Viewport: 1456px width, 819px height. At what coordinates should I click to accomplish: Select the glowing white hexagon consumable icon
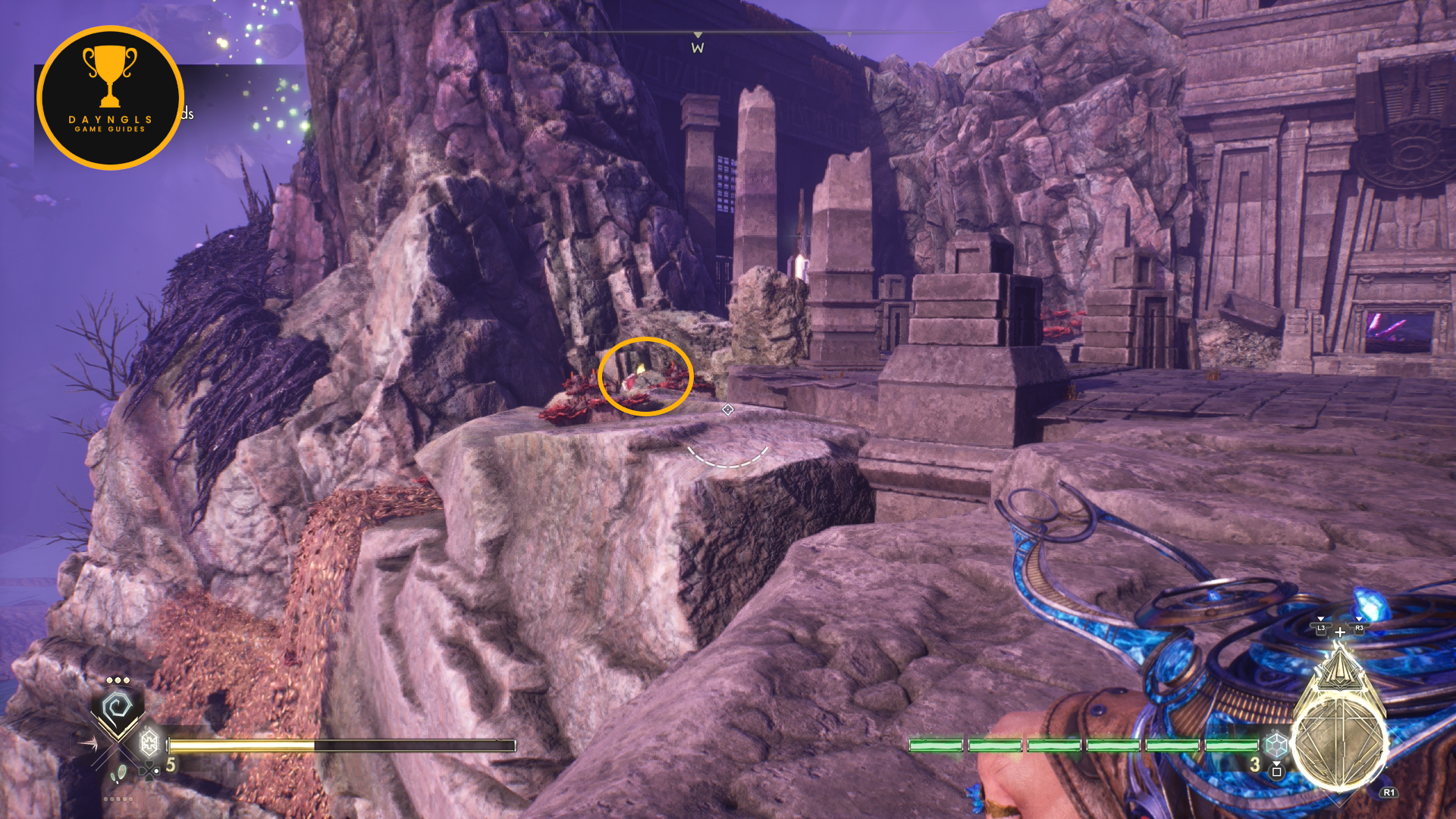[x=149, y=742]
